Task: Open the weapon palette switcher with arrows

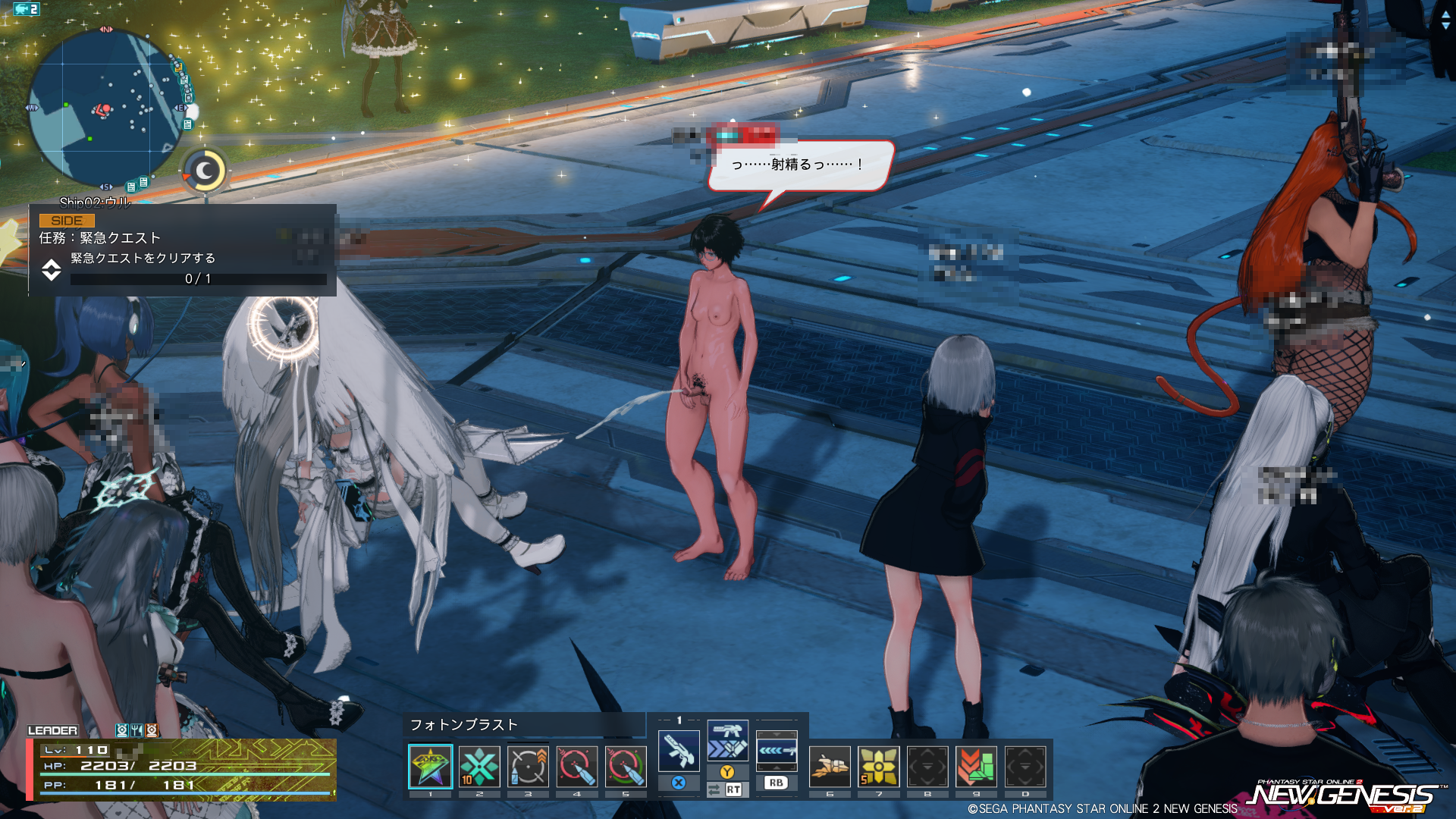Action: (x=777, y=750)
